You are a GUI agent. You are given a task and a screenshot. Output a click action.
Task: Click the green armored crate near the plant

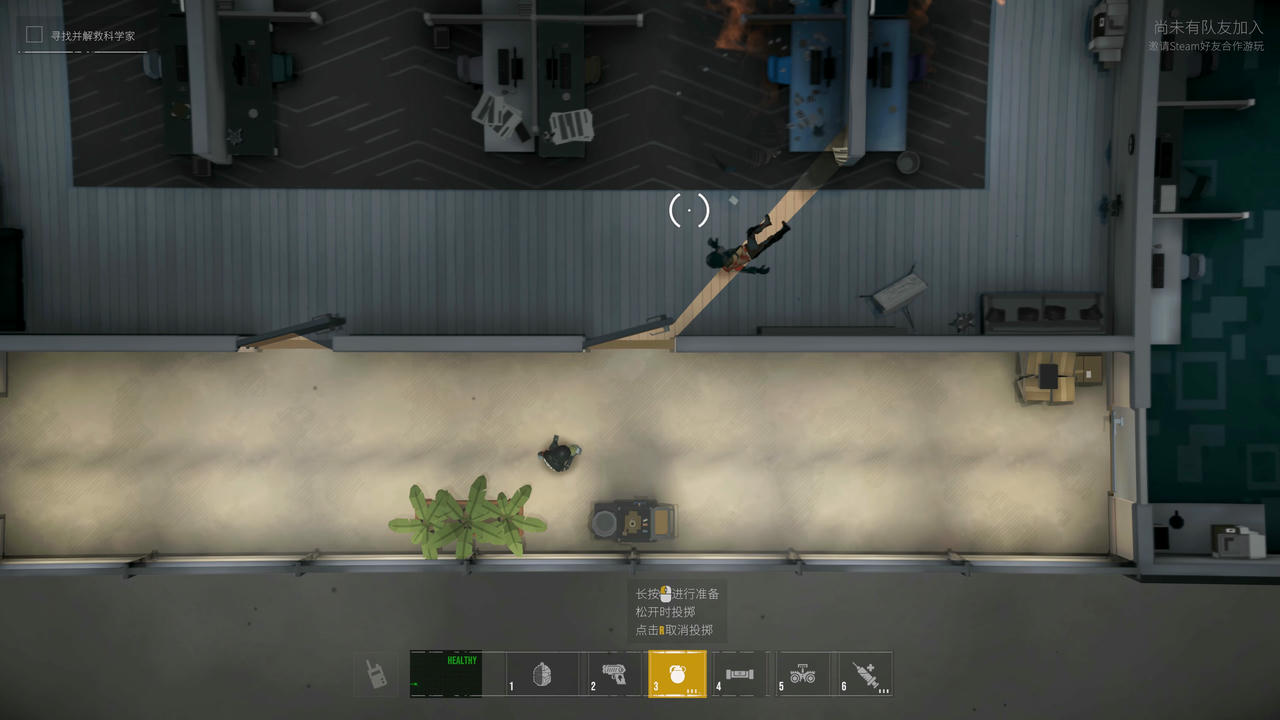point(634,520)
